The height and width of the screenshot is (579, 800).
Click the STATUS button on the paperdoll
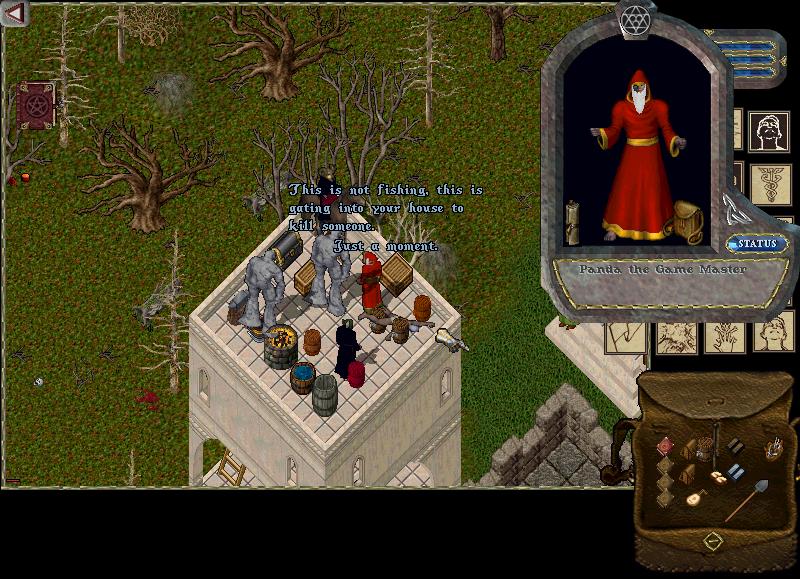coord(757,244)
